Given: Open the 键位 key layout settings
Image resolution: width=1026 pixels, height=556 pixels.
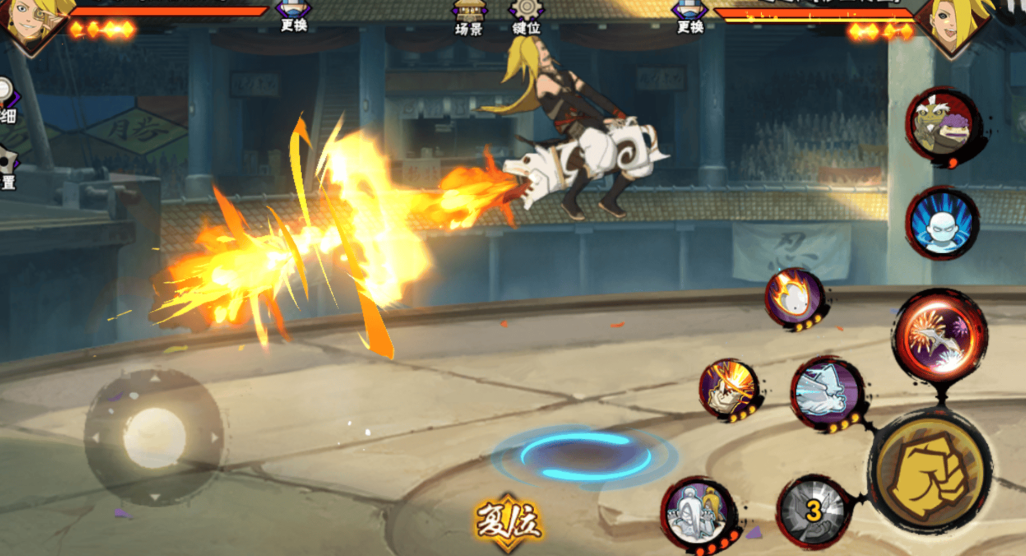Looking at the screenshot, I should 526,17.
